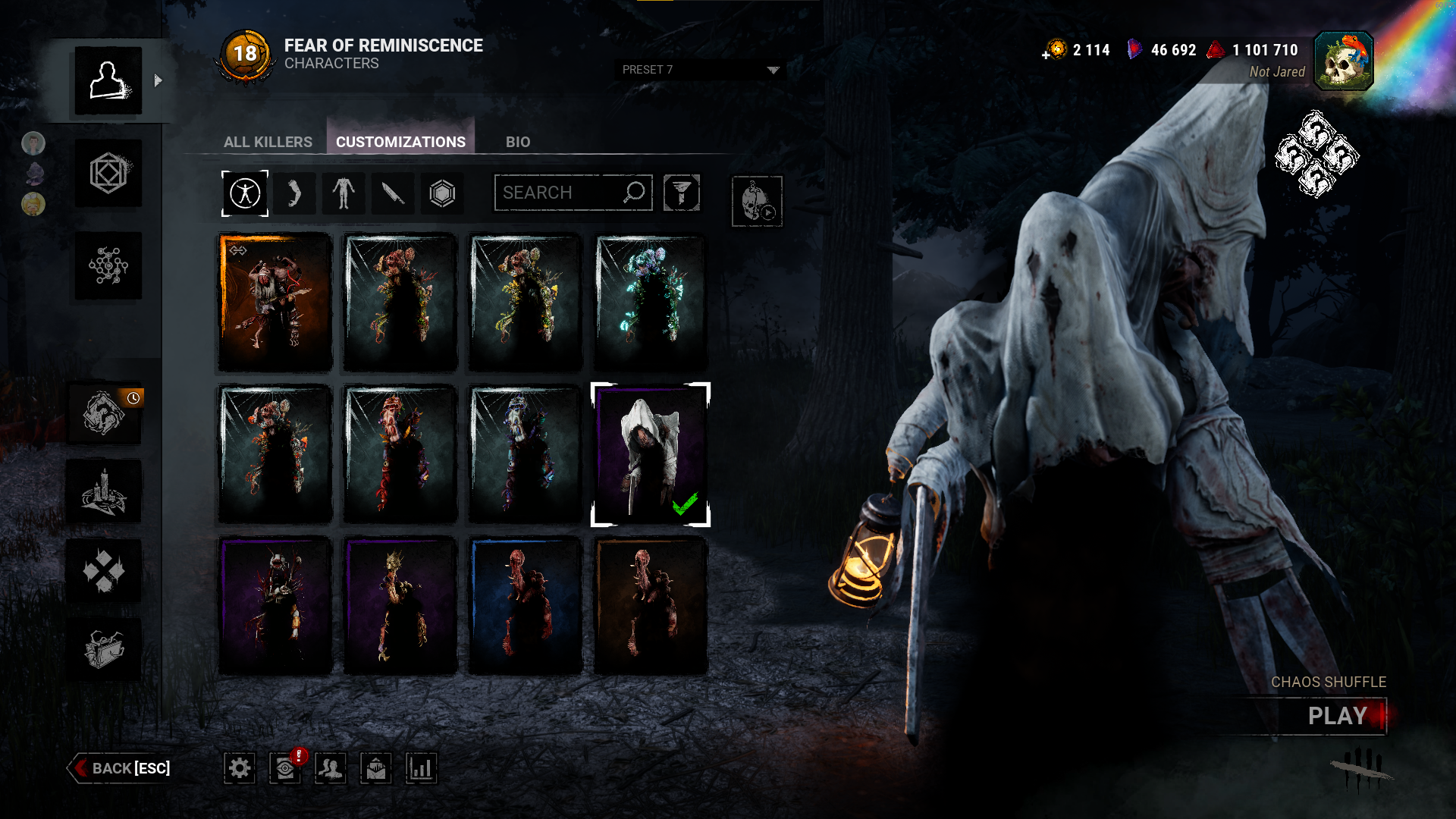Preview the Mori animation skull icon
This screenshot has width=1456, height=819.
[757, 201]
